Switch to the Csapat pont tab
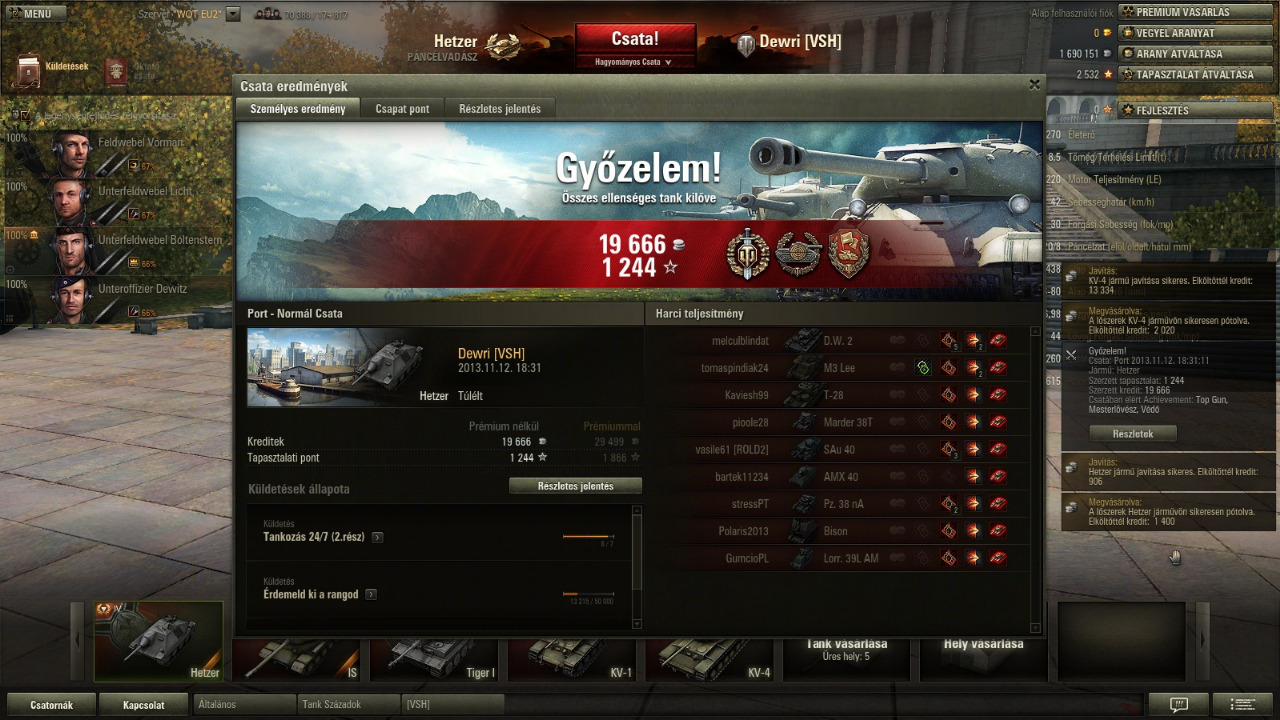1280x720 pixels. click(x=402, y=109)
